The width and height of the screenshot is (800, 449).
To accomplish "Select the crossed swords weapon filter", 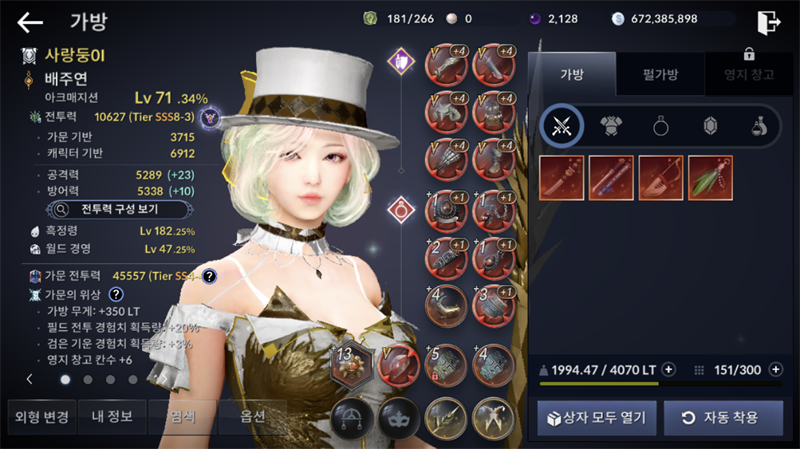I will pyautogui.click(x=561, y=126).
